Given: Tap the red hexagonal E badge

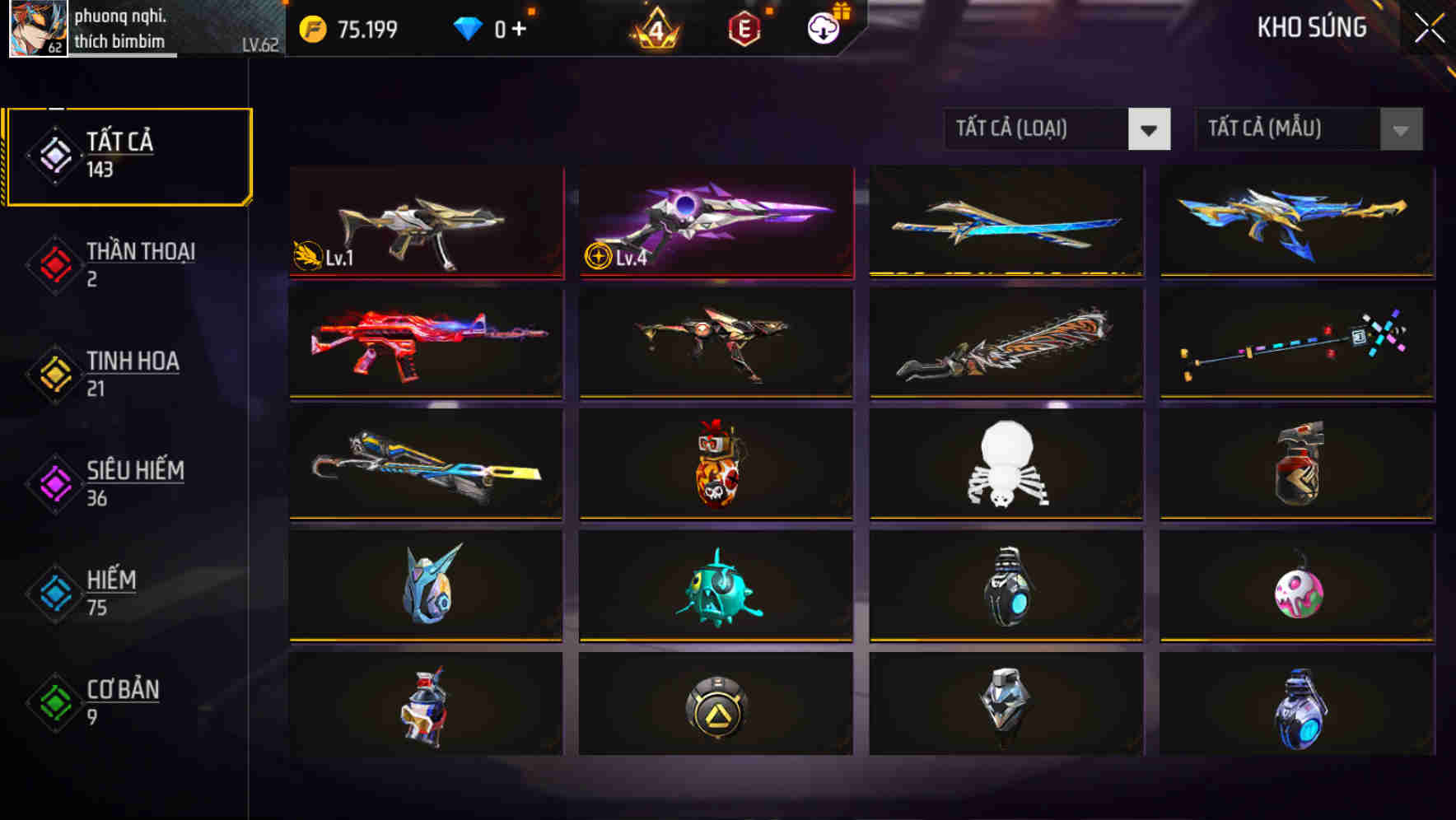Looking at the screenshot, I should tap(743, 27).
